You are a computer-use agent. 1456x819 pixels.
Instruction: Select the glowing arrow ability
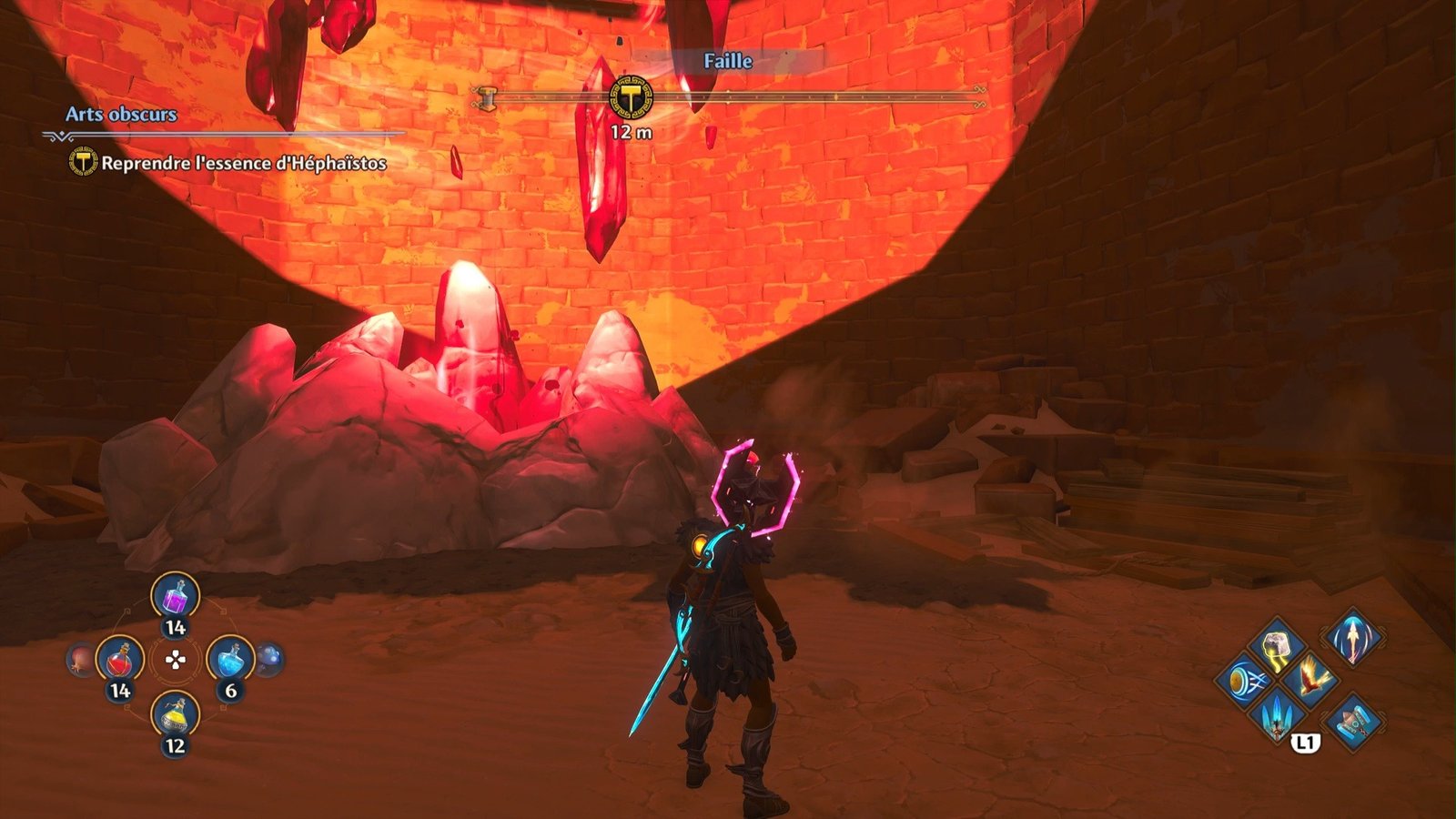pos(1352,637)
